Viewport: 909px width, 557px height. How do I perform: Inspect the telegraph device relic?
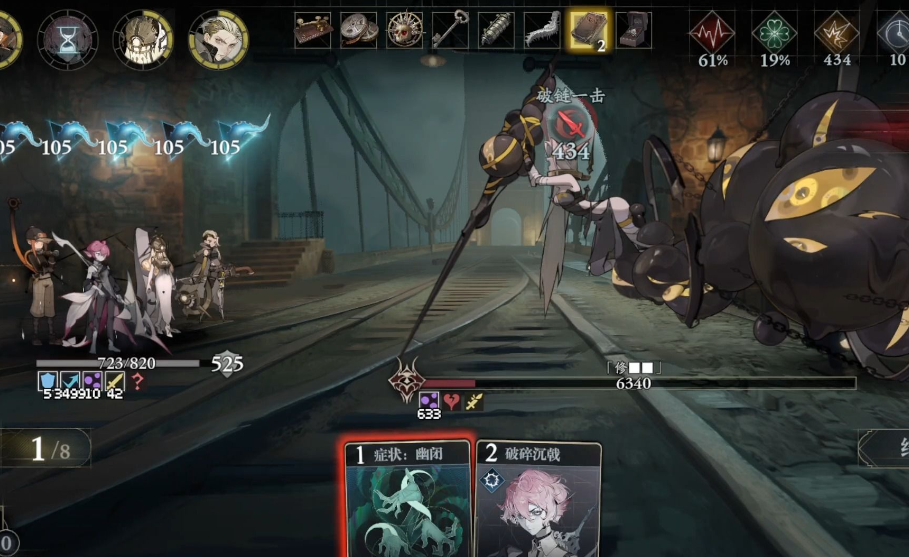click(x=312, y=30)
